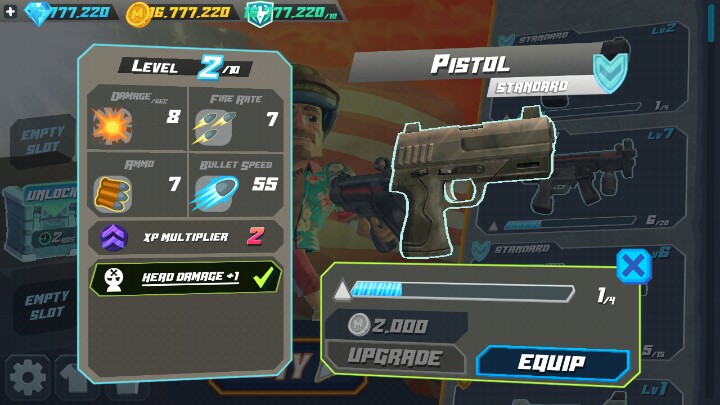Equip the Pistol weapon

[552, 363]
